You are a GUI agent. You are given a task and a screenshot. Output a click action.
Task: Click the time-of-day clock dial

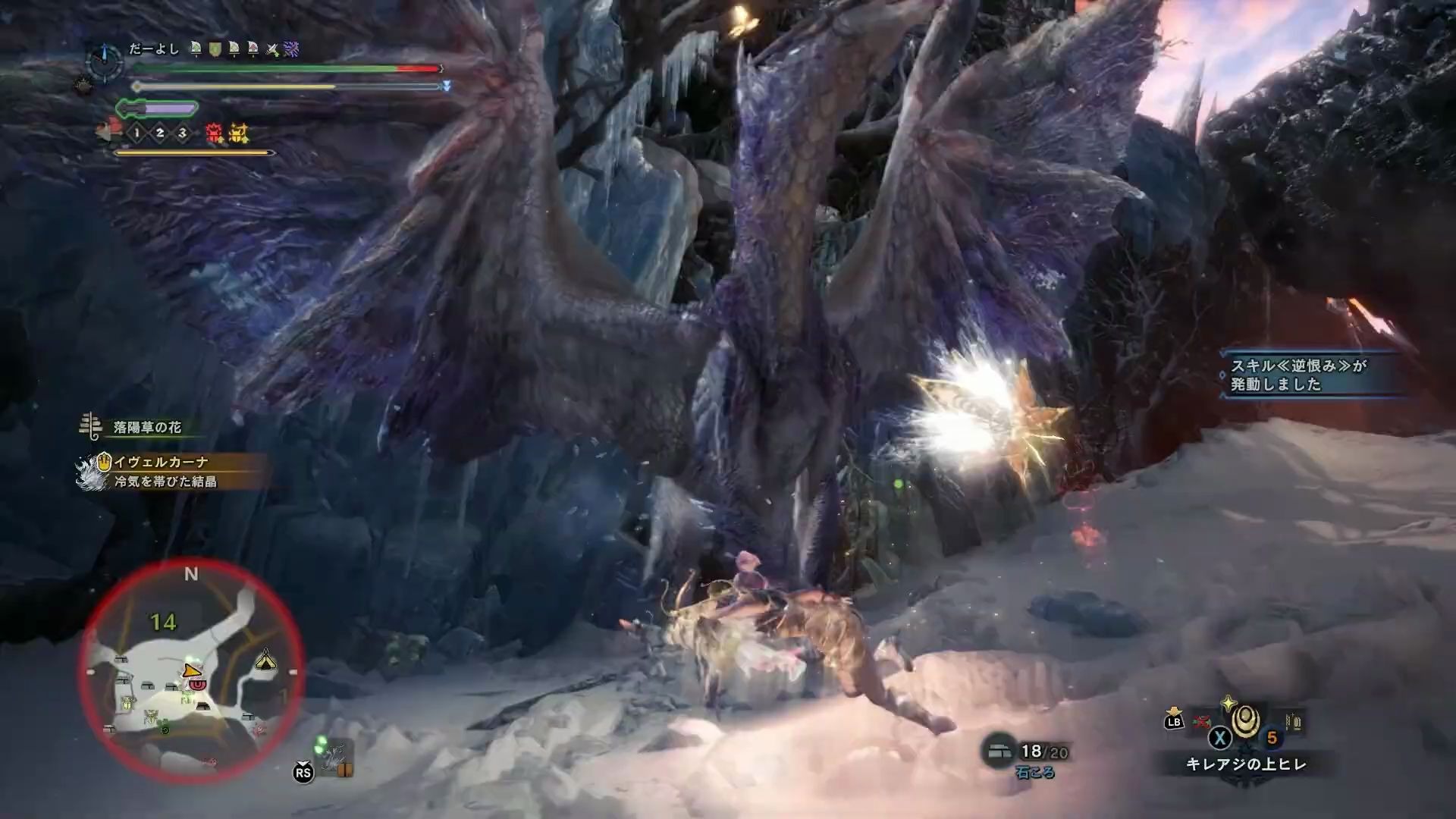pyautogui.click(x=105, y=61)
